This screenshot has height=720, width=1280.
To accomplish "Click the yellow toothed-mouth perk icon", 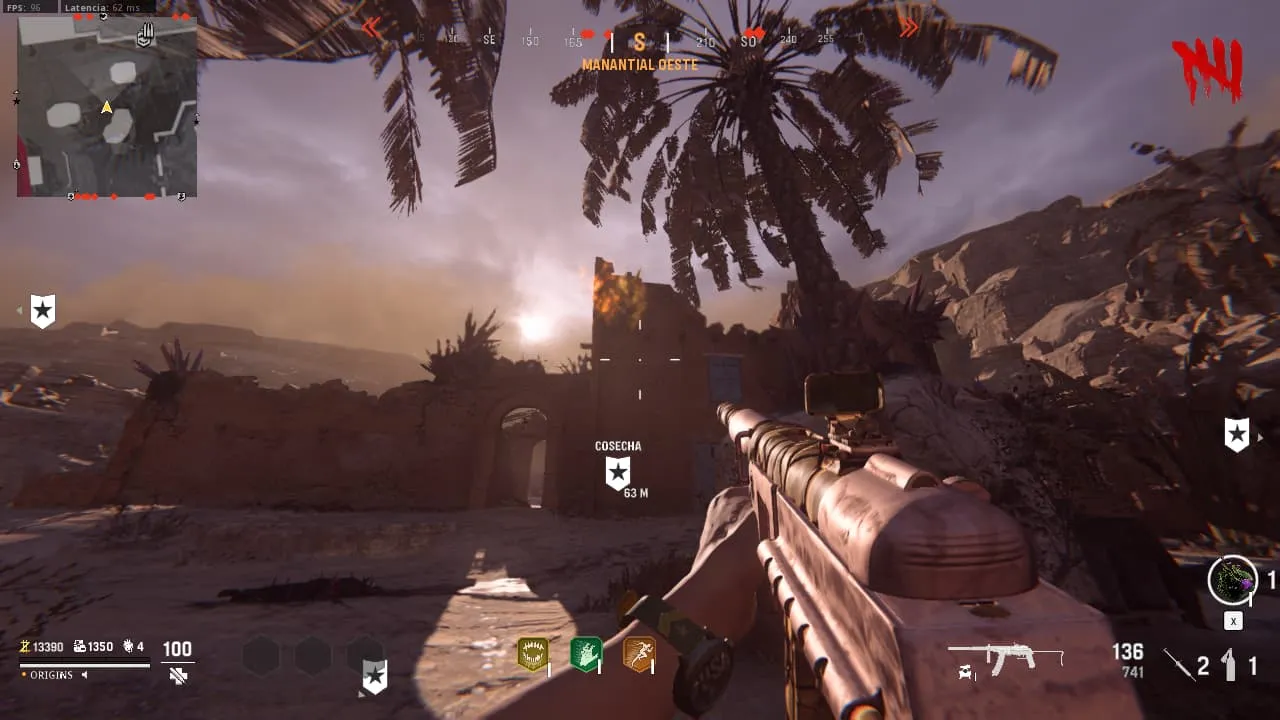I will (x=532, y=655).
